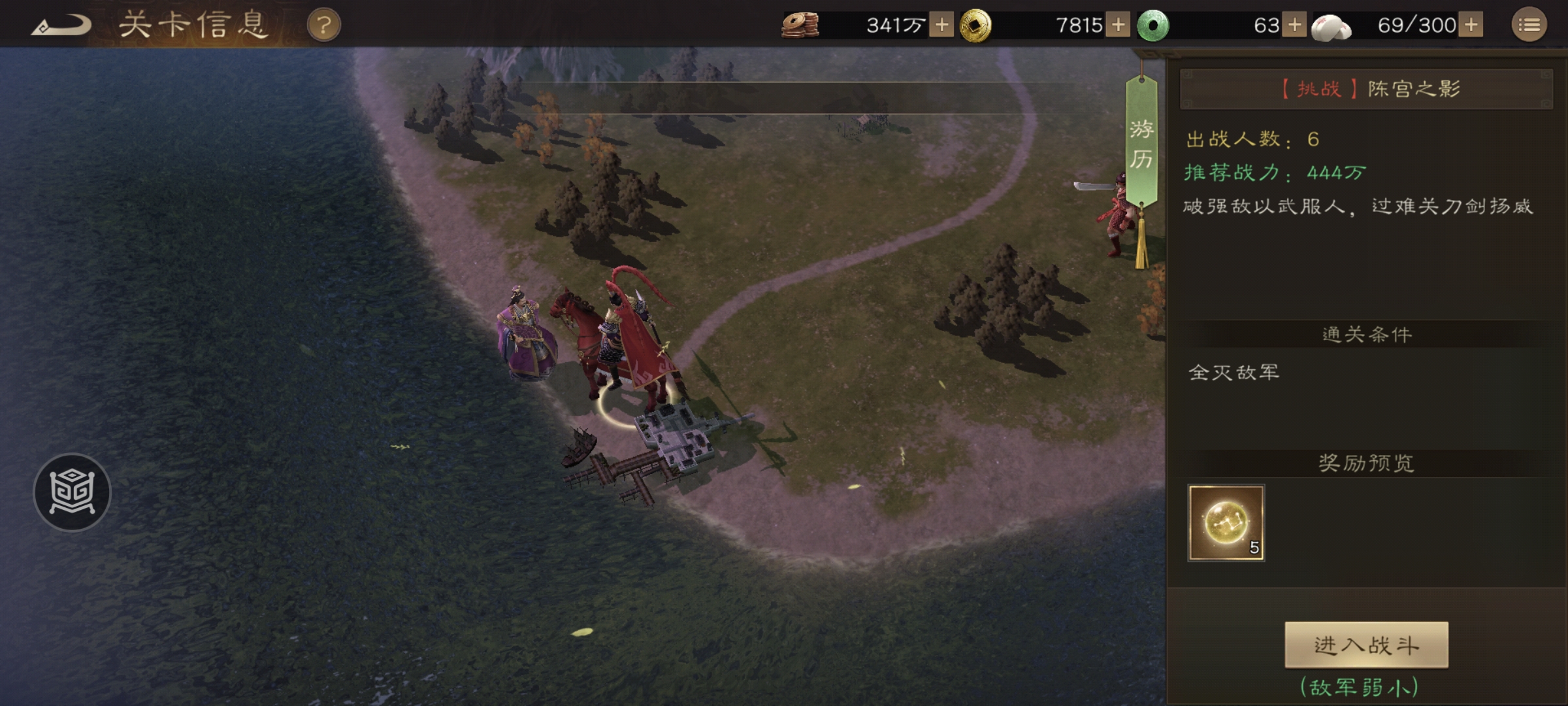The height and width of the screenshot is (706, 1568).
Task: Toggle the cube view icon
Action: point(72,492)
